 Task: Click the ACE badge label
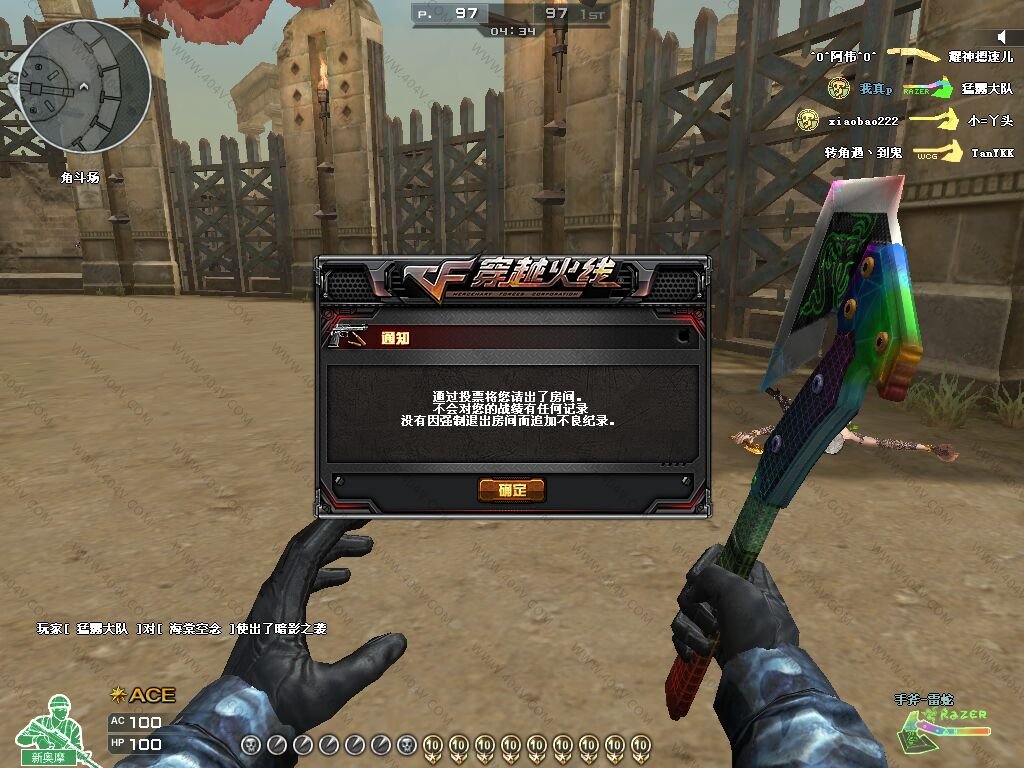(x=143, y=695)
